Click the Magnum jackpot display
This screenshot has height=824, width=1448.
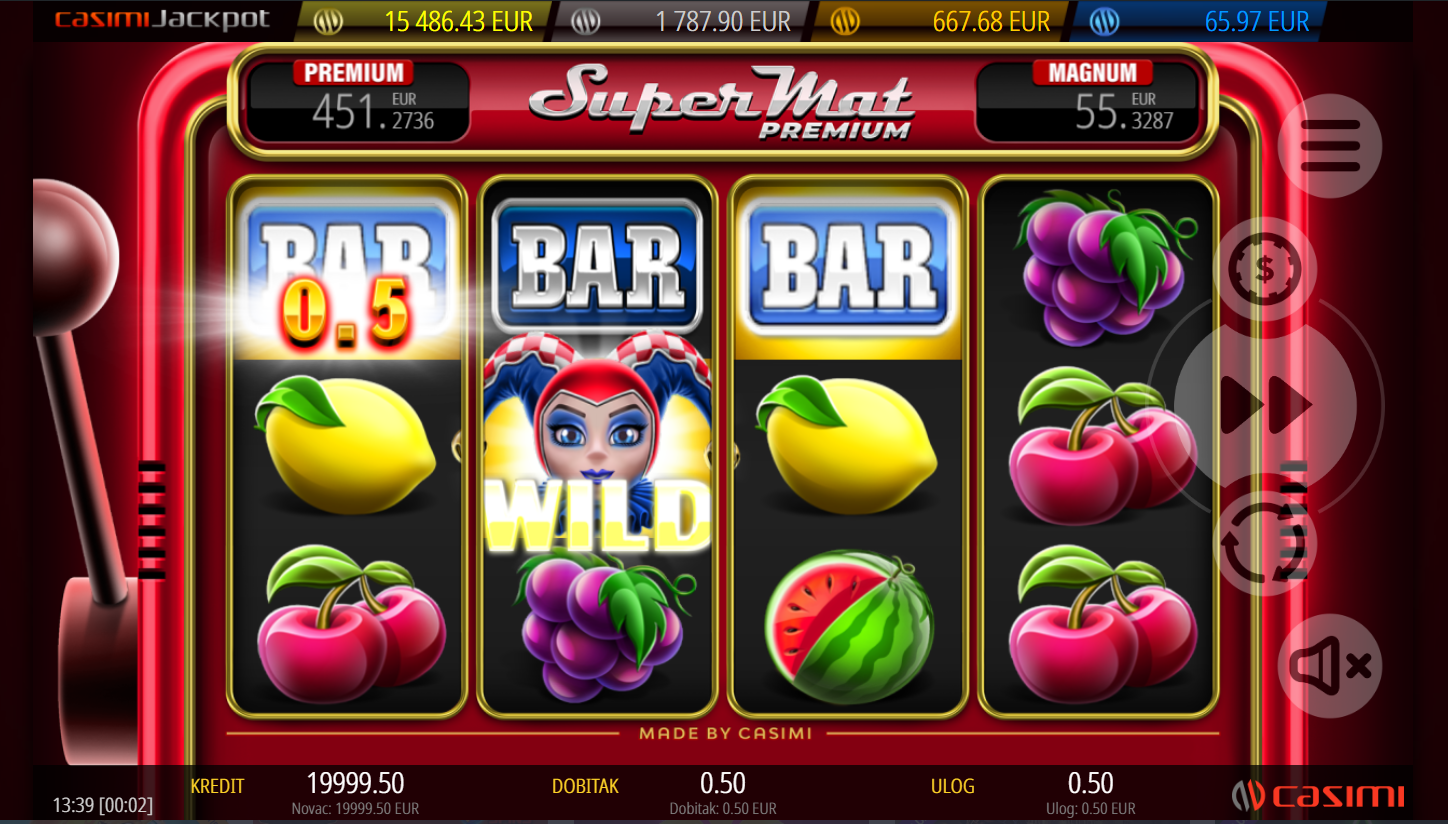[x=1086, y=102]
